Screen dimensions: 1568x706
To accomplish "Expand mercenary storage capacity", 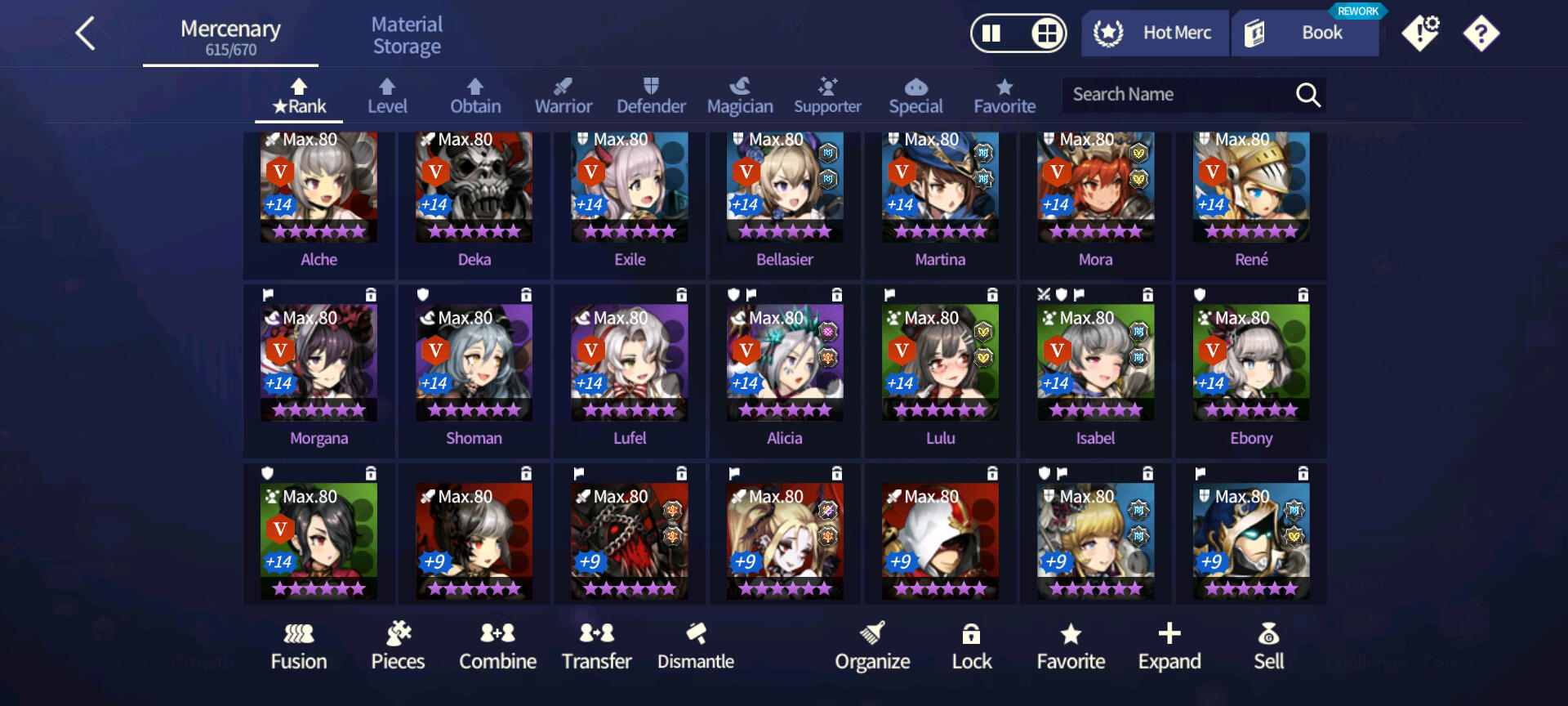I will click(x=1169, y=646).
